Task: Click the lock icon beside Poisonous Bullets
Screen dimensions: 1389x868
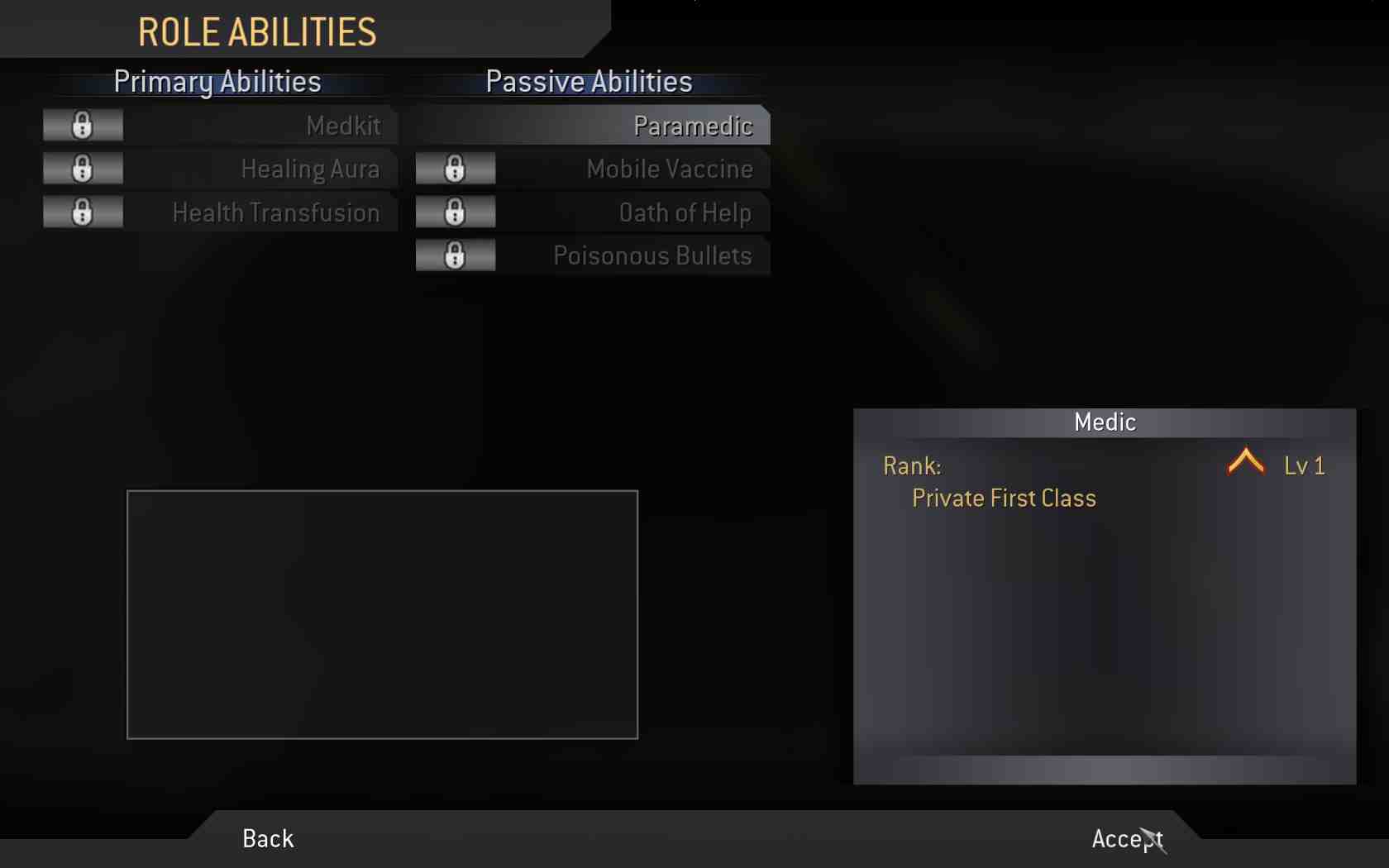Action: click(x=455, y=255)
